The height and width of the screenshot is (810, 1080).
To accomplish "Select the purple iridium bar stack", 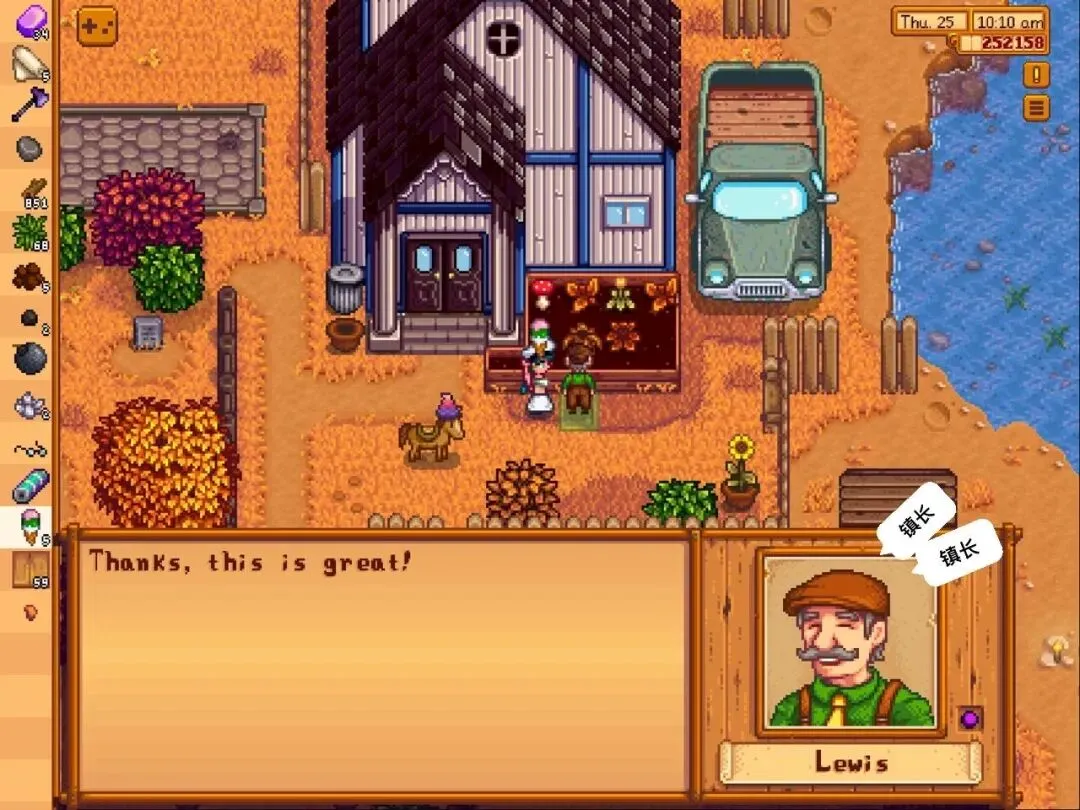I will point(30,20).
